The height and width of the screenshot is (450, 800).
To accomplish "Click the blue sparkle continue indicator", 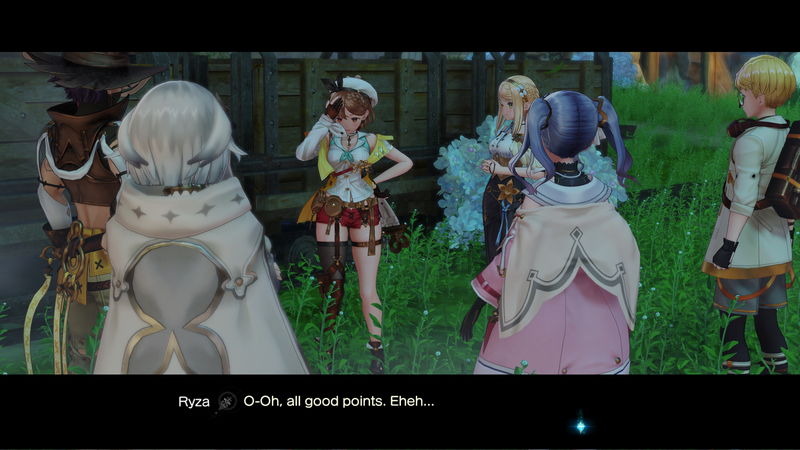I will click(x=580, y=426).
